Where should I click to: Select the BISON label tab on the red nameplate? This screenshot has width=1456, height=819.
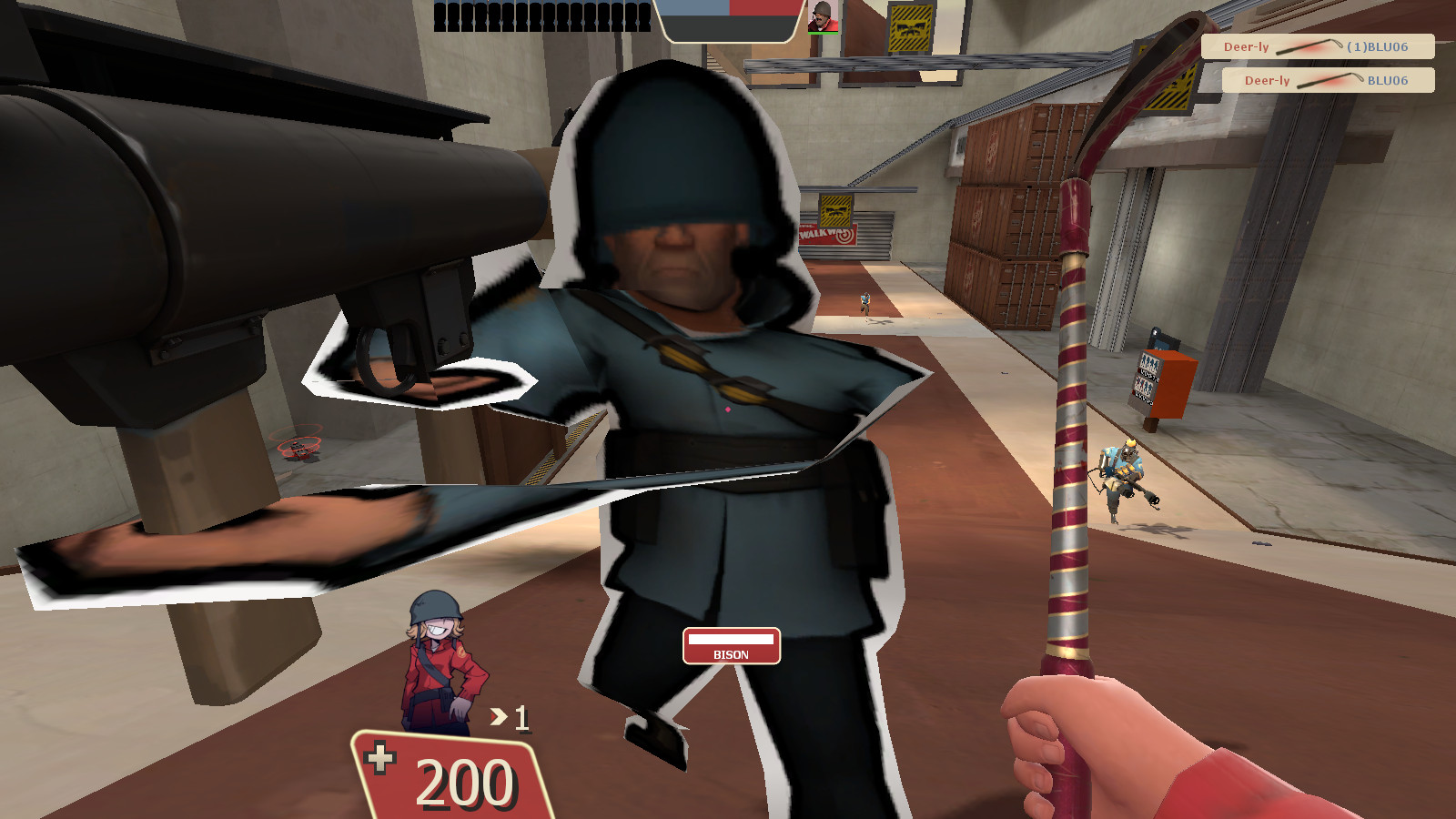733,653
